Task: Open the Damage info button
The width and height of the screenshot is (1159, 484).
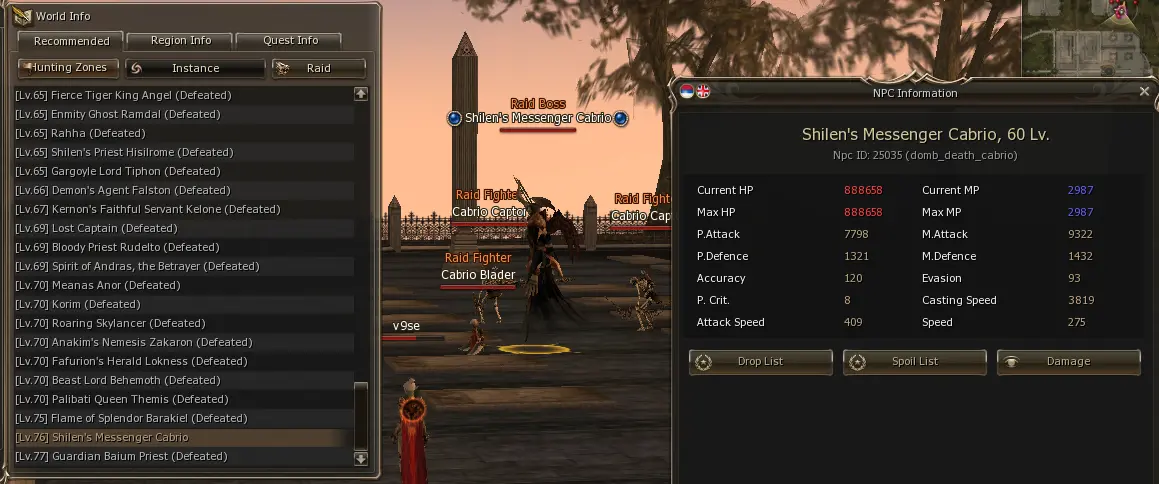Action: 1068,362
